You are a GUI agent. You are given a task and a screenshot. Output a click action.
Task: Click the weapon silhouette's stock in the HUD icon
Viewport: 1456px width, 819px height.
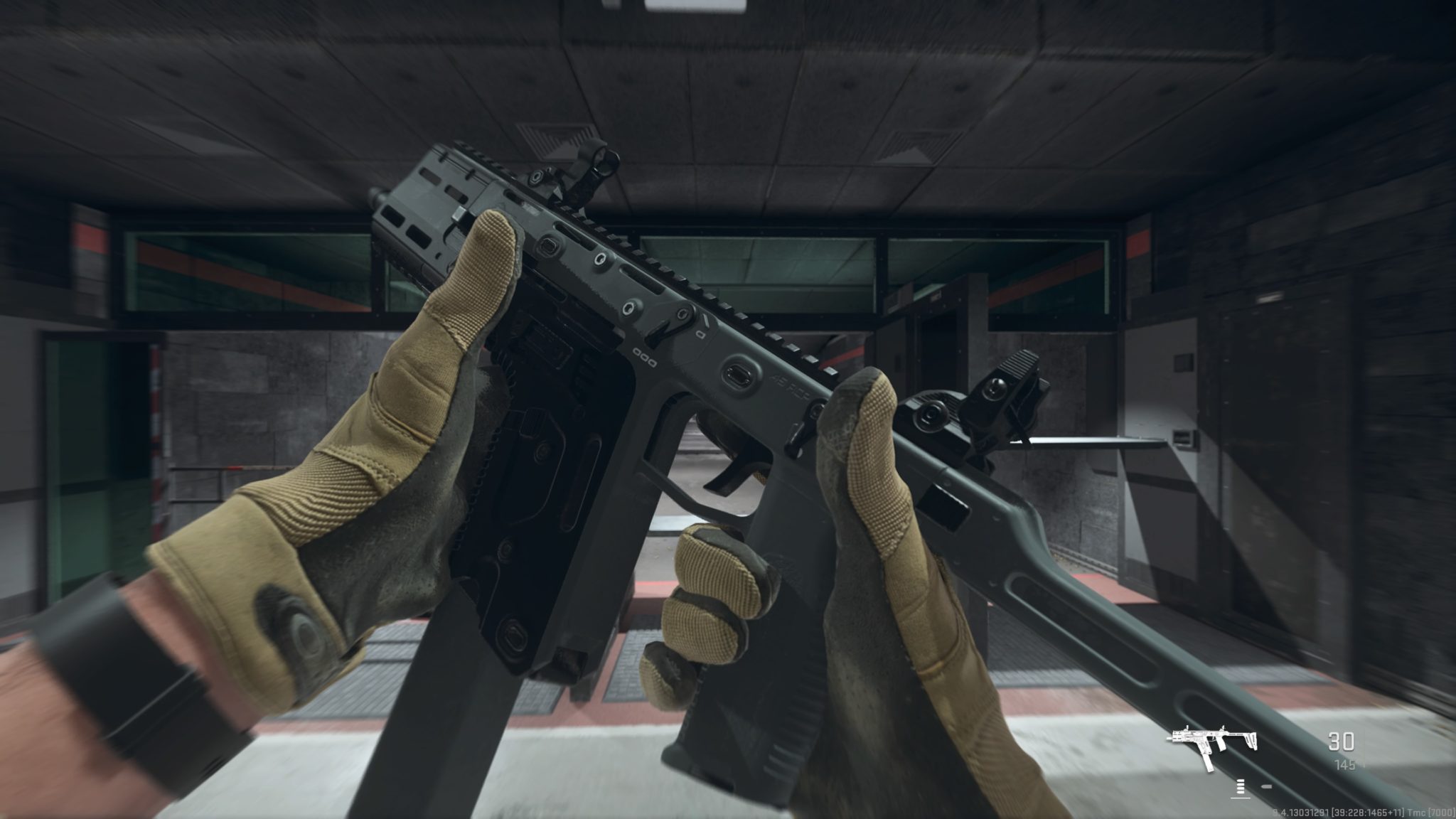tap(1251, 740)
